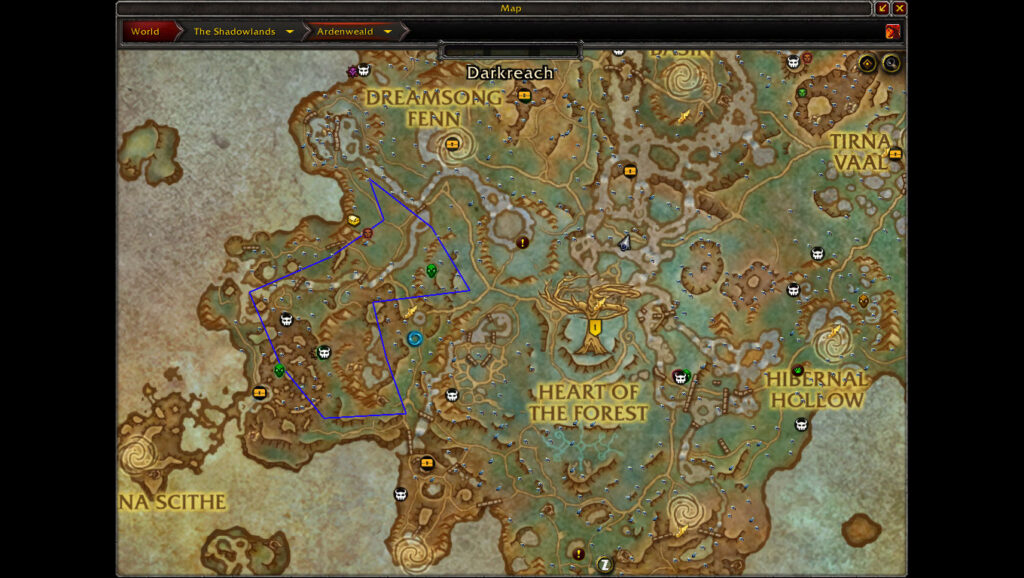The image size is (1024, 578).
Task: Select the blue swirl marker on map
Action: tap(415, 339)
